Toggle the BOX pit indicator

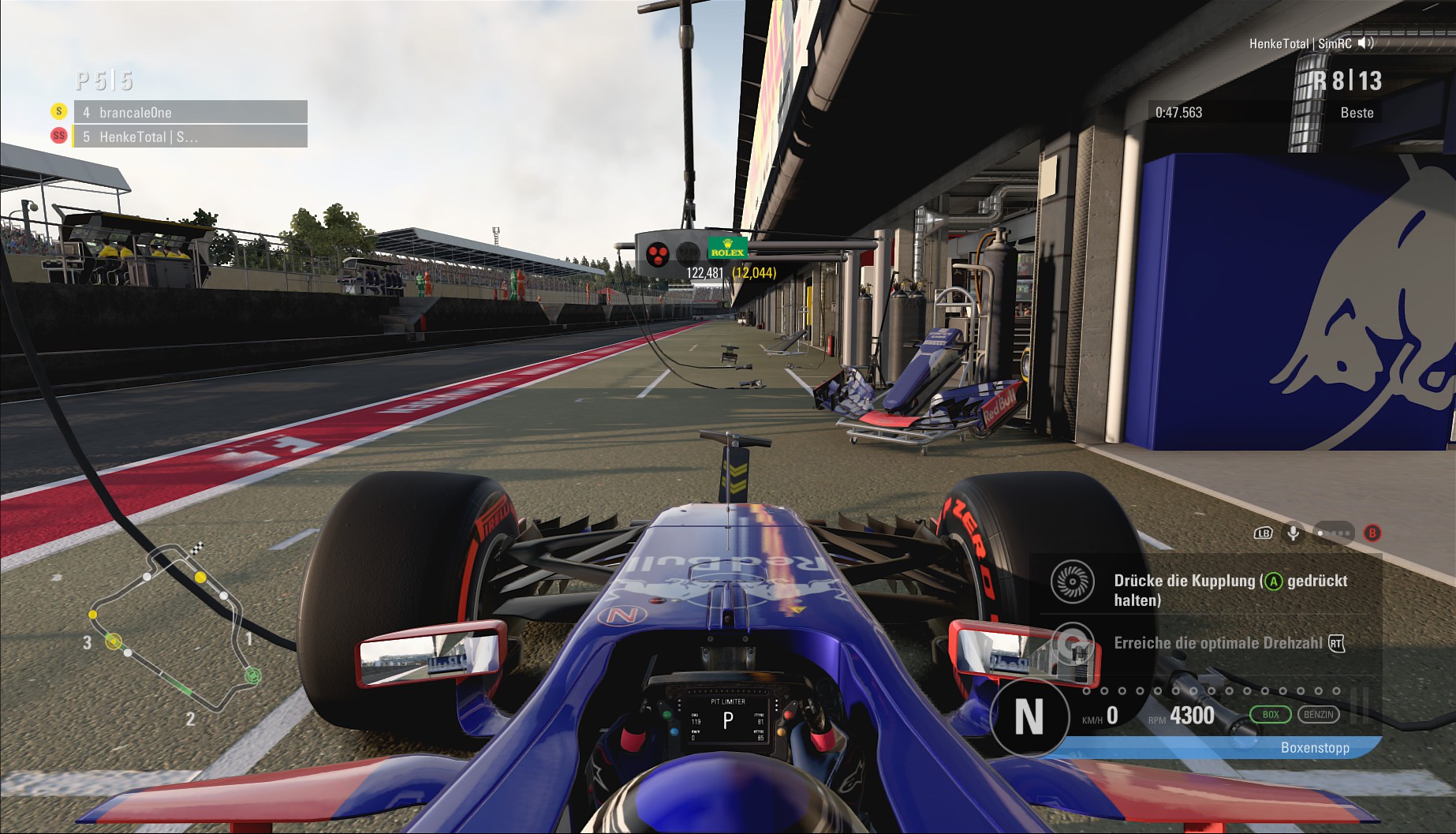point(1270,715)
